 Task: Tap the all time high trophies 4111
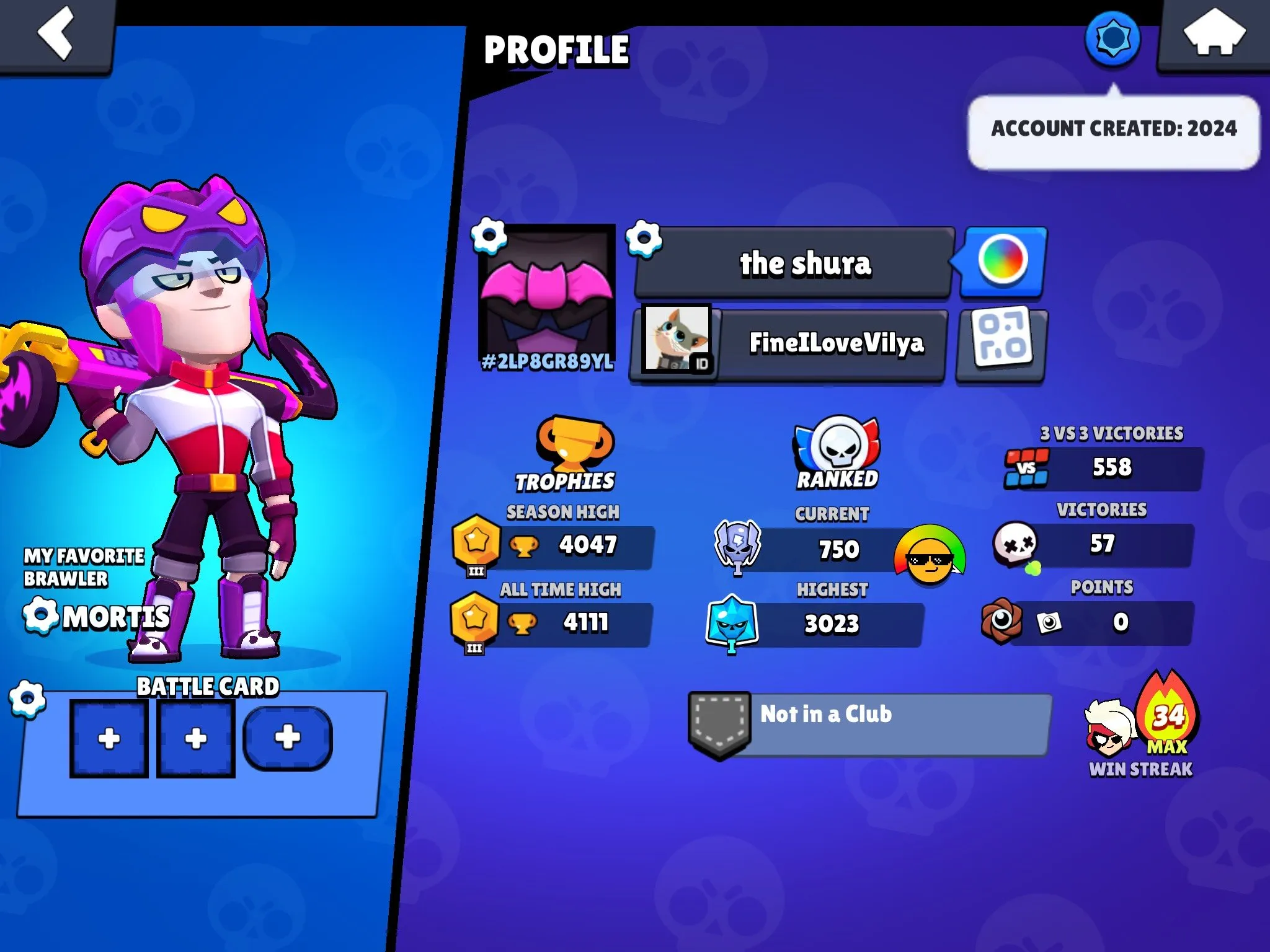click(585, 623)
